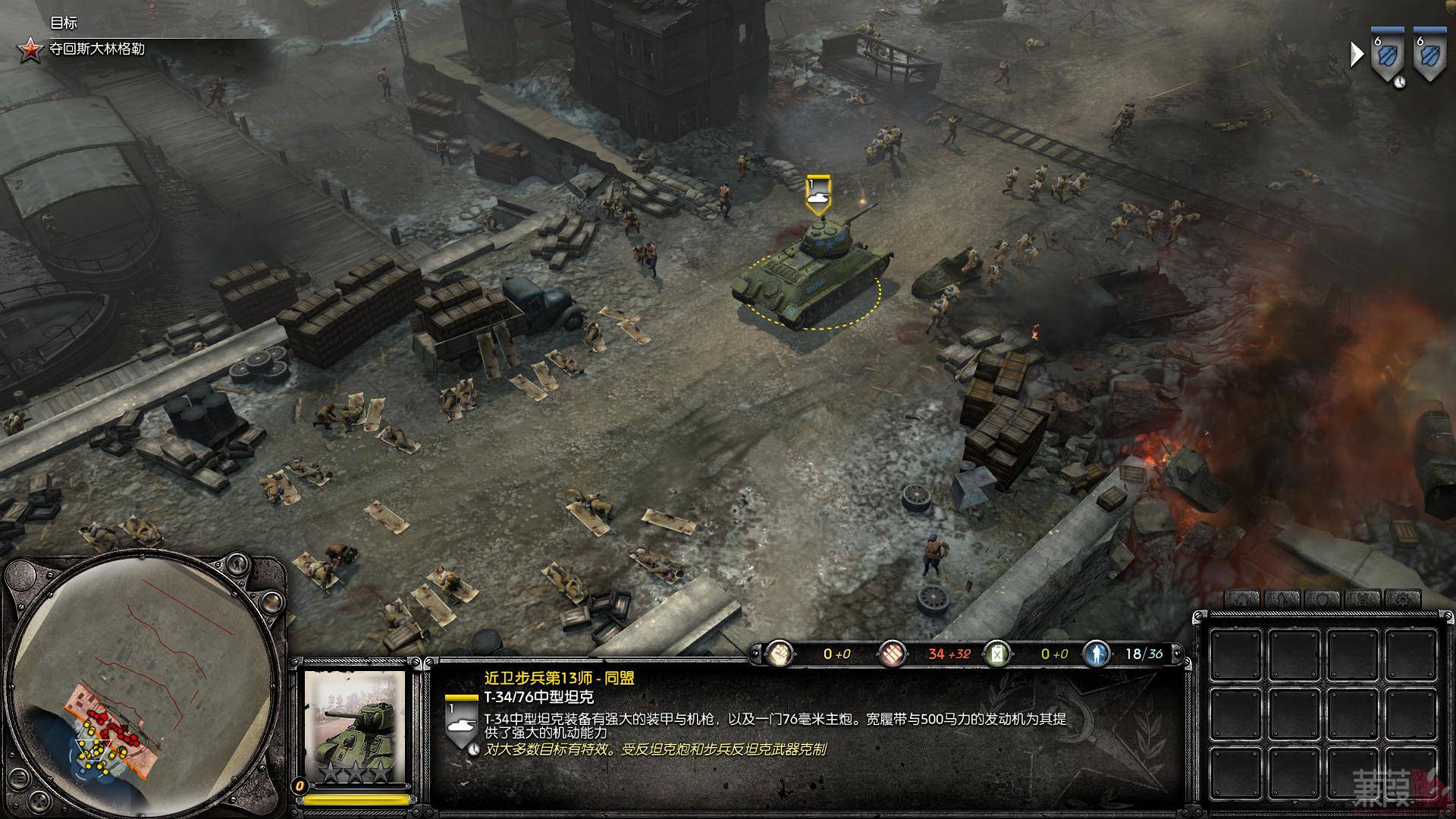Click the fuel canister resource icon
1456x819 pixels.
click(996, 653)
